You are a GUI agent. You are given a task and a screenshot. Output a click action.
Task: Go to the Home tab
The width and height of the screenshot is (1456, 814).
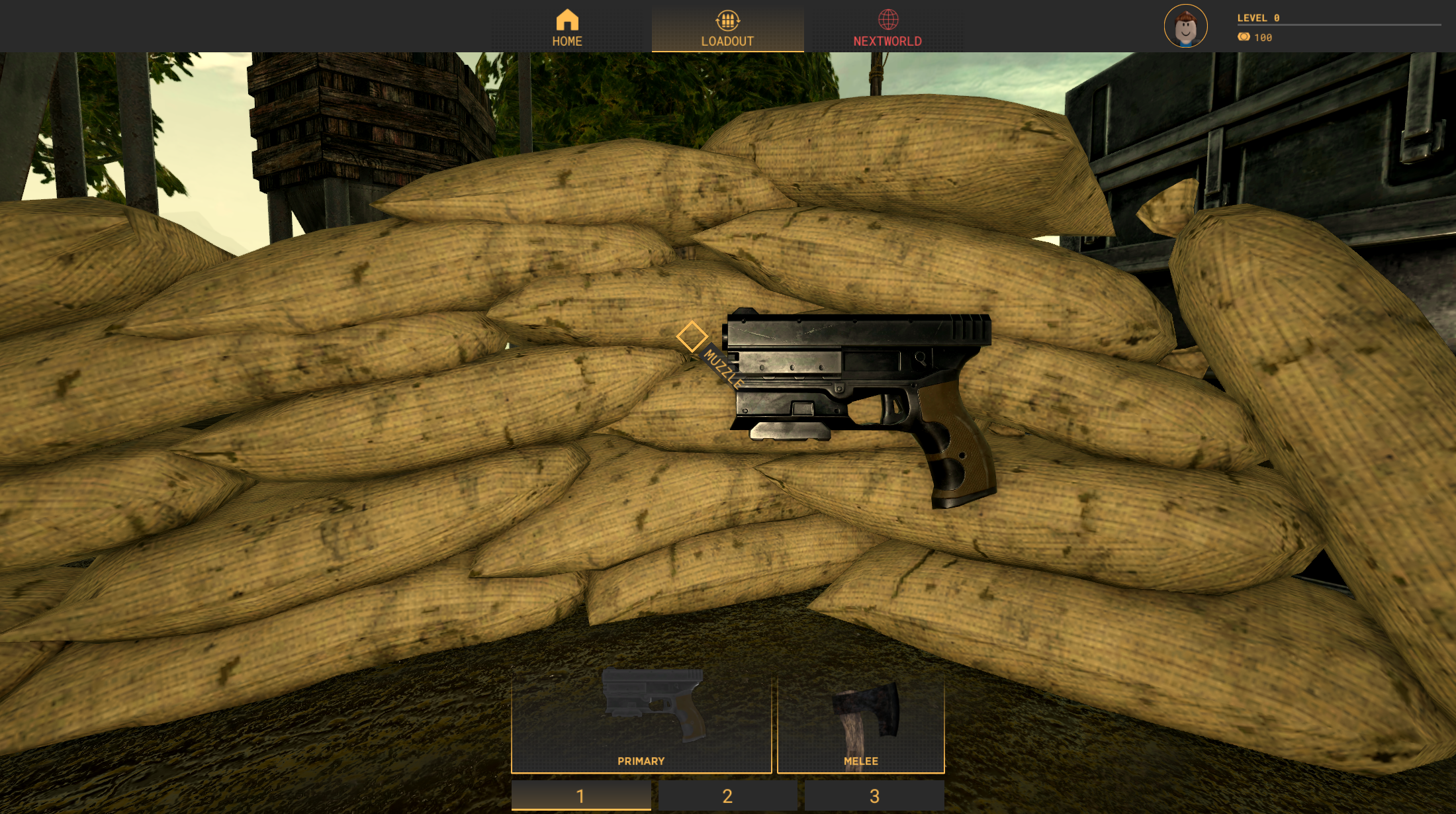pos(567,28)
